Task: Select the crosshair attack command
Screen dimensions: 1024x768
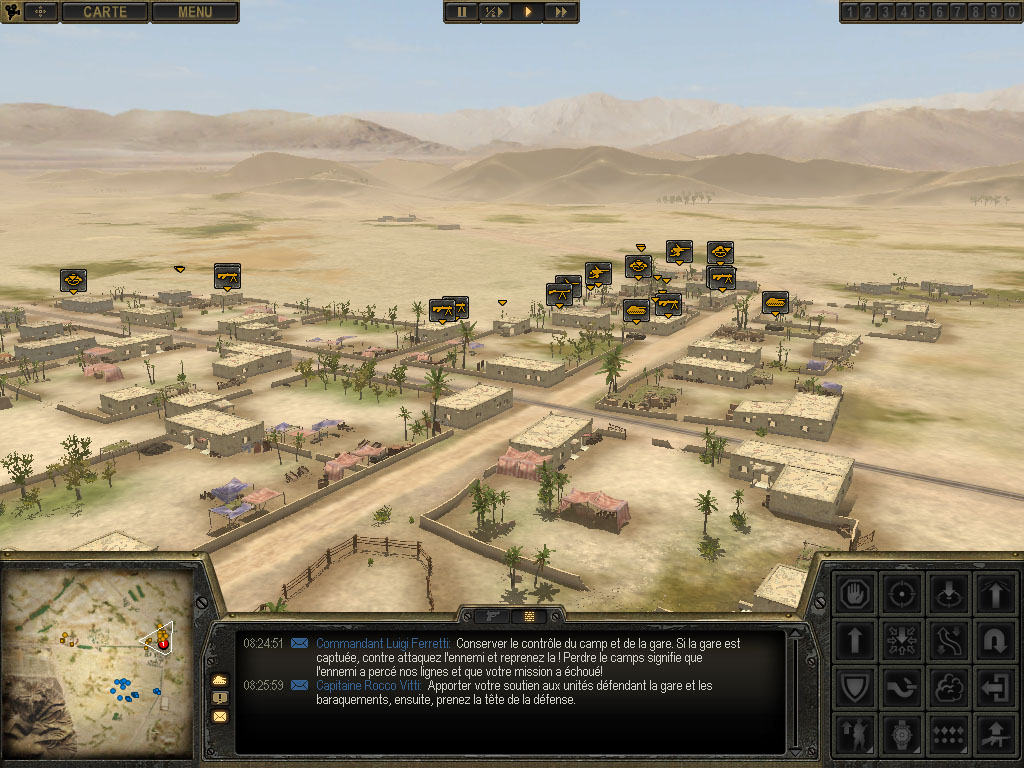Action: [x=902, y=592]
